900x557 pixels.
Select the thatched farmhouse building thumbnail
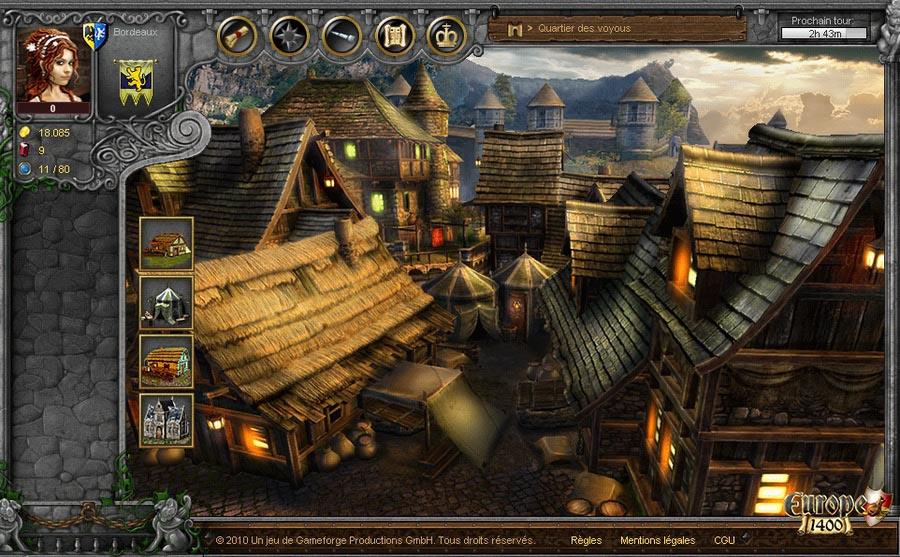tap(166, 243)
